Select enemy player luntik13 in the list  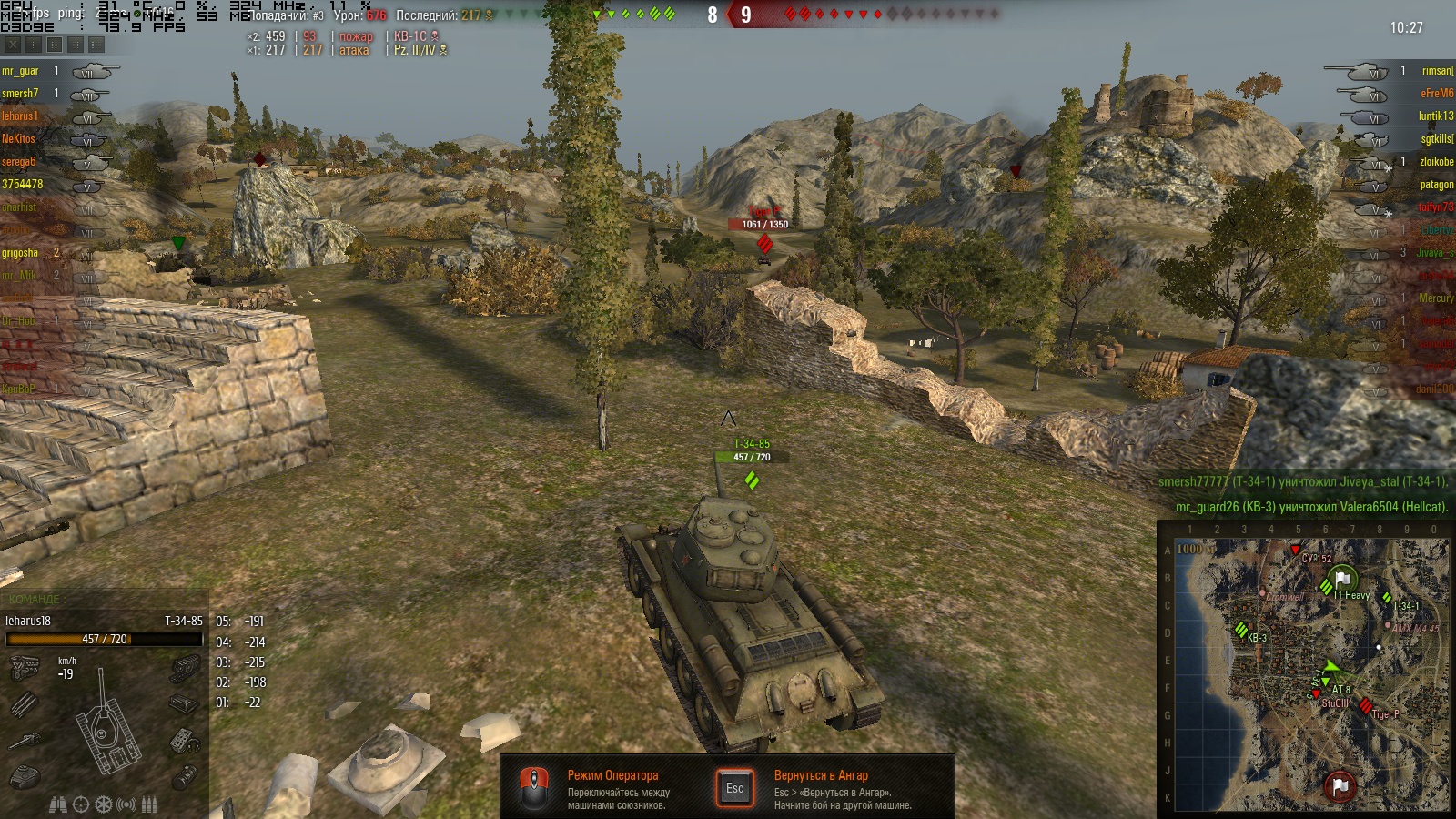pos(1435,116)
